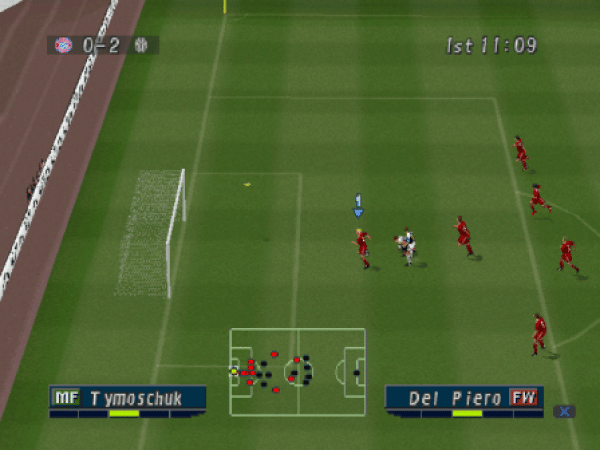Click the Juventus team crest icon
Screen dimensions: 600x450
[142, 45]
